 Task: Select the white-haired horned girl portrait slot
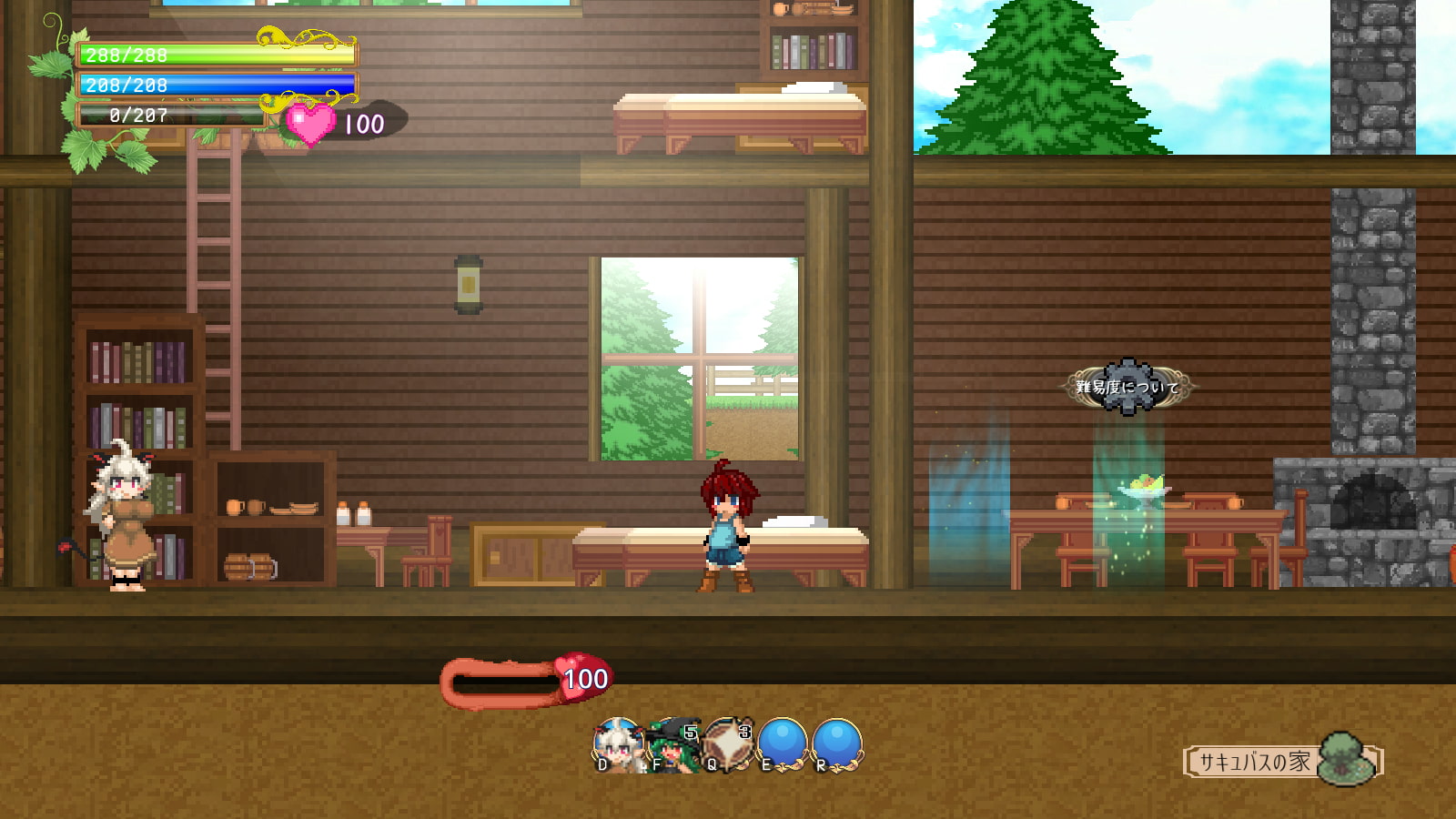[x=618, y=745]
